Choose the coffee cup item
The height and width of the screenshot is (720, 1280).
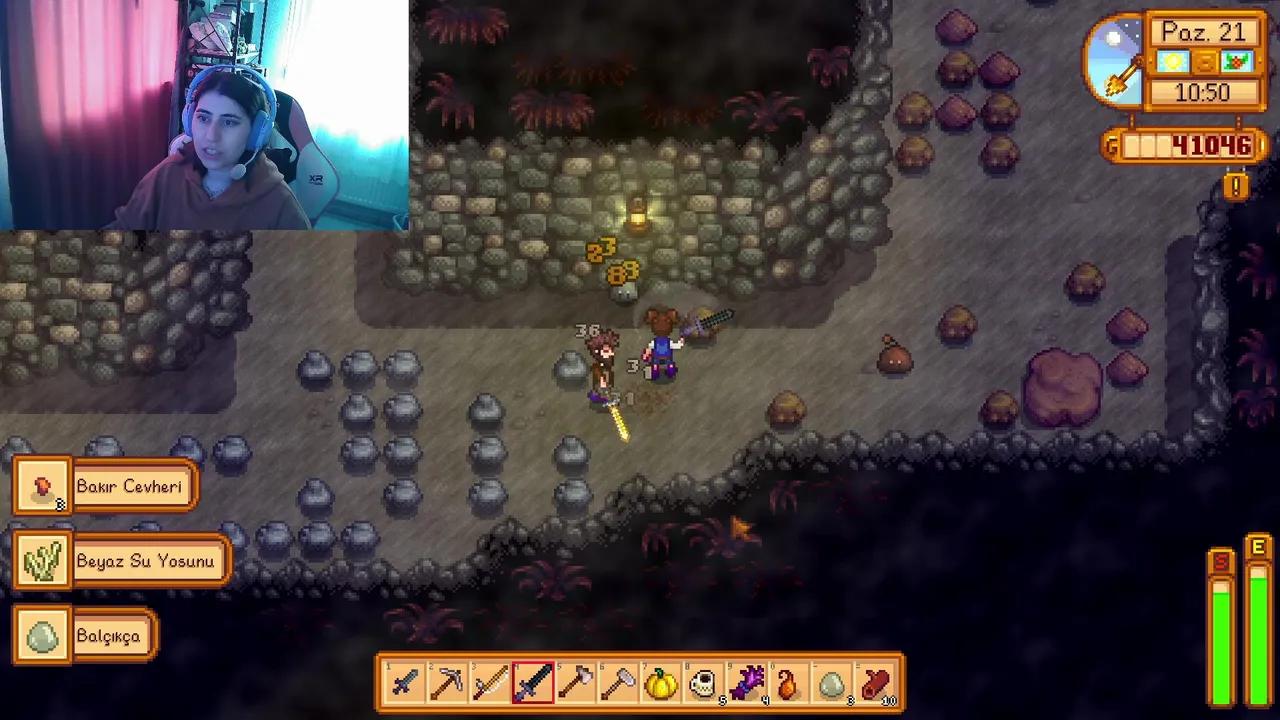[x=704, y=684]
